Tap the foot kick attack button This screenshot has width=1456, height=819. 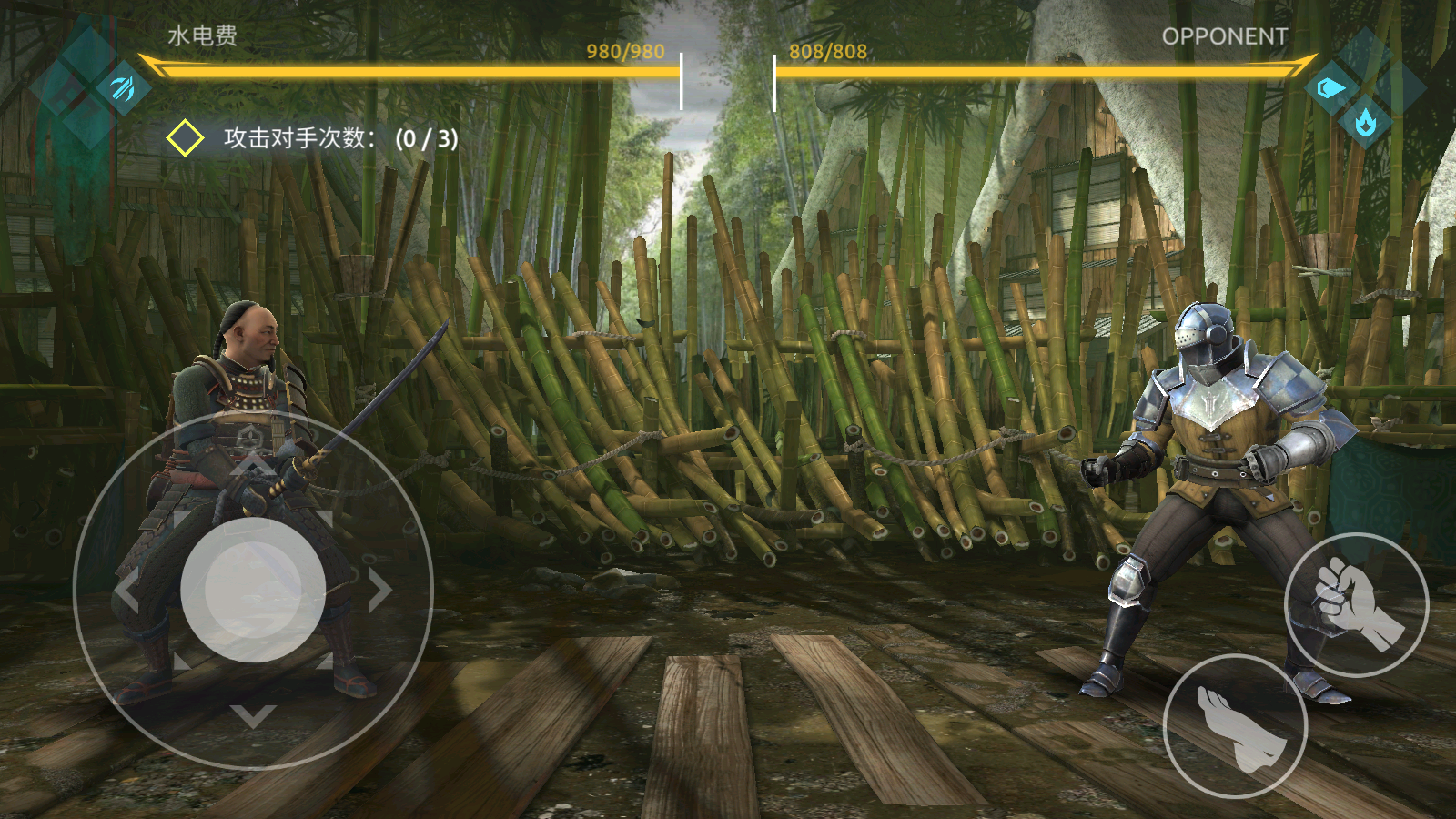tap(1236, 726)
